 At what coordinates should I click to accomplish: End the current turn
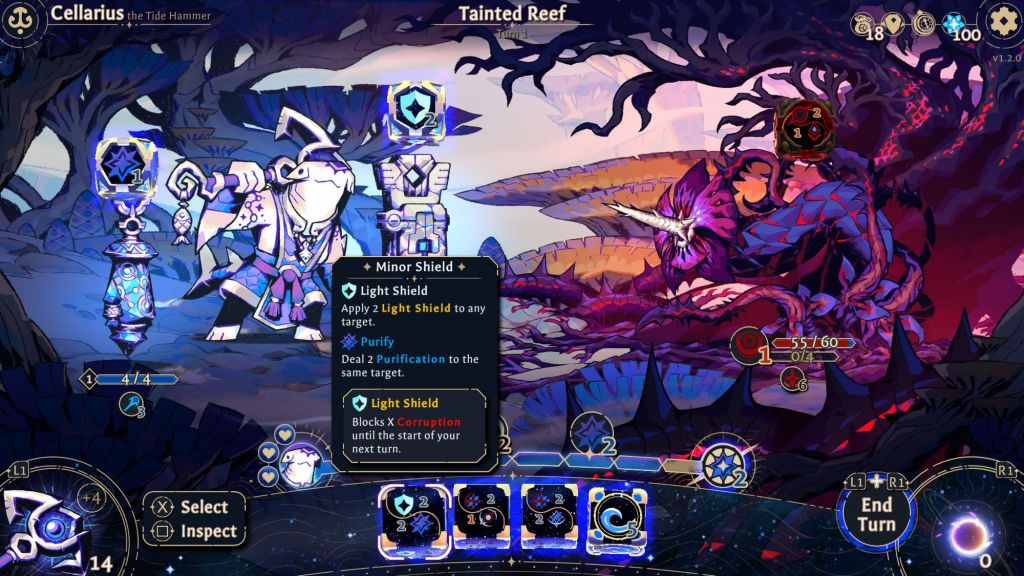point(876,513)
